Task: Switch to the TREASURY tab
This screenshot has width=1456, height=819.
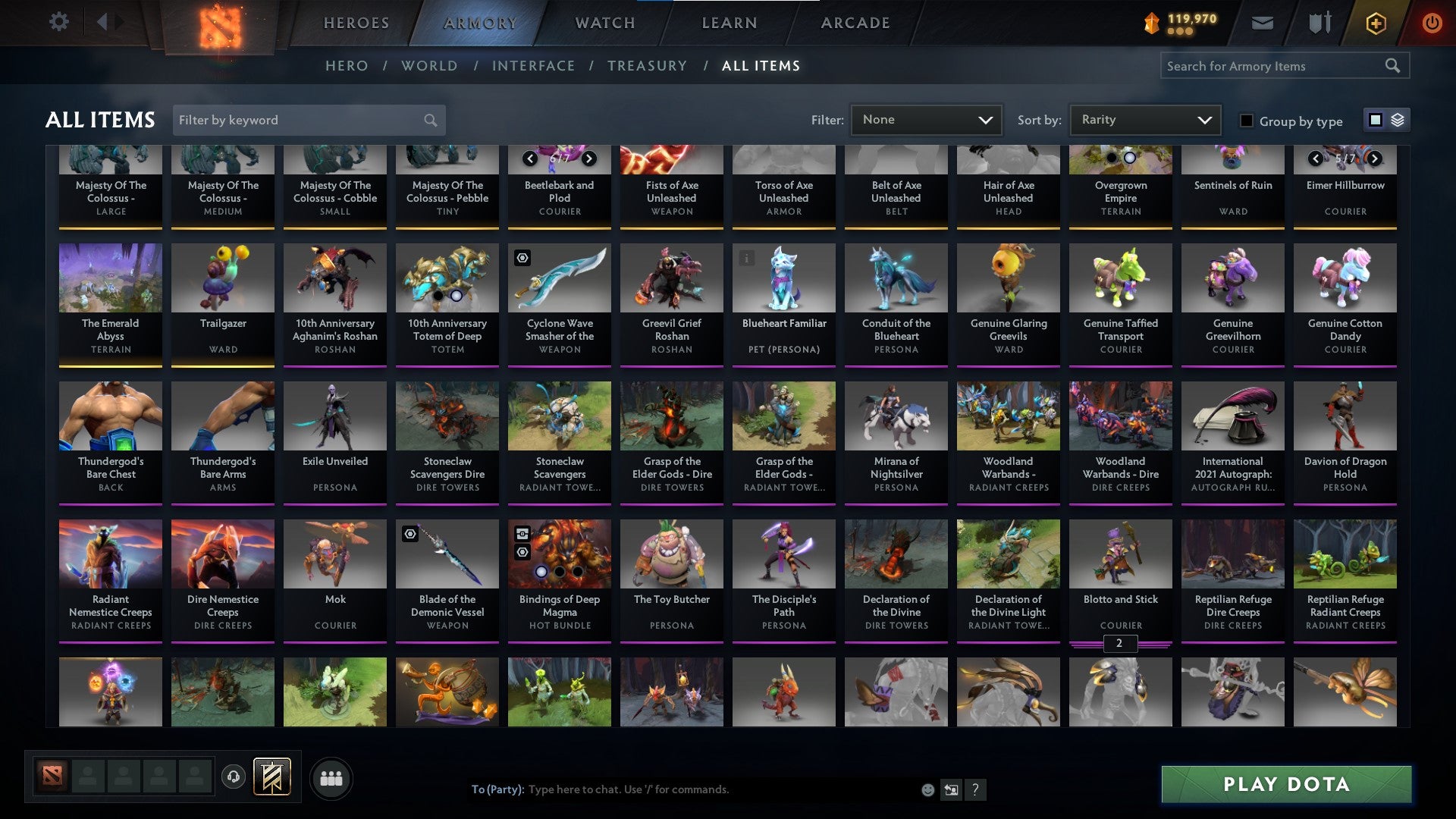Action: click(x=648, y=66)
